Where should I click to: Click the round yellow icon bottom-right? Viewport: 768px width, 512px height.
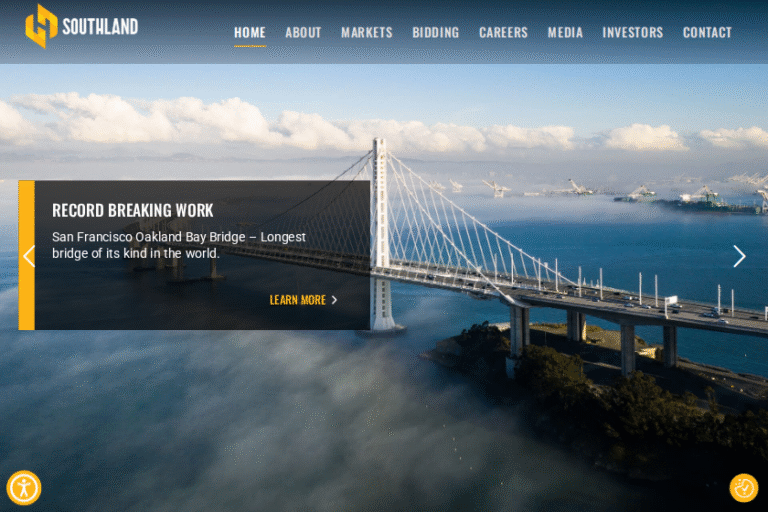click(744, 488)
